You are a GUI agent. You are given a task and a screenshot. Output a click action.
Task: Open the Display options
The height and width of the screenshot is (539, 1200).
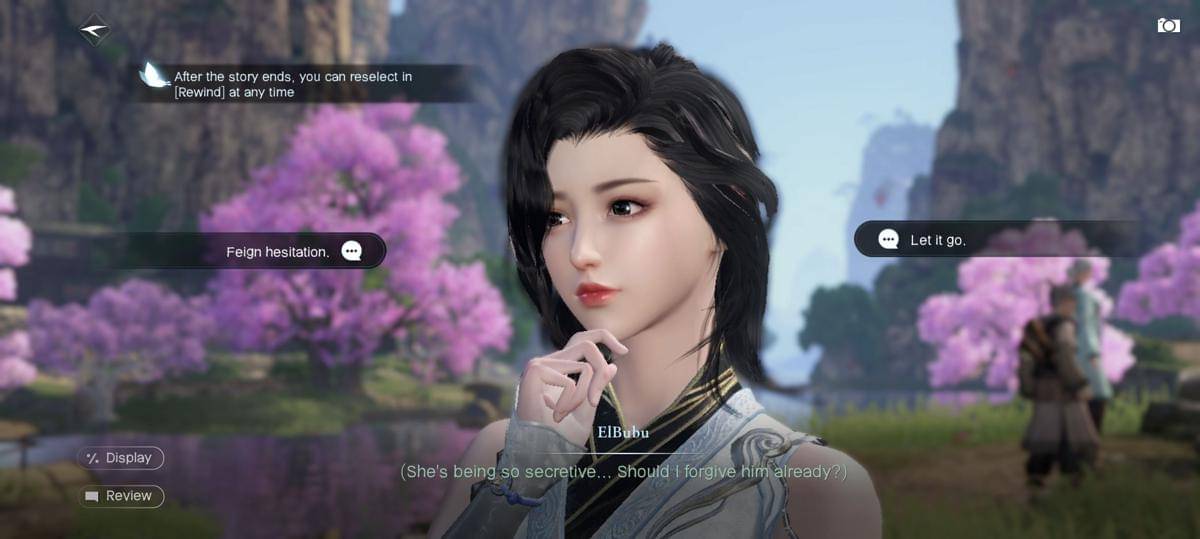[x=121, y=458]
